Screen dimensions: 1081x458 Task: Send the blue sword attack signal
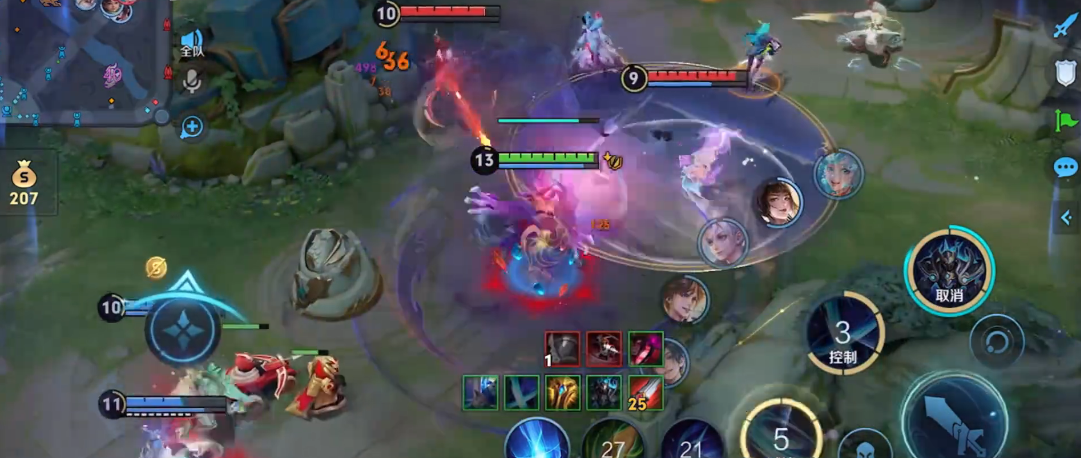pos(1064,27)
